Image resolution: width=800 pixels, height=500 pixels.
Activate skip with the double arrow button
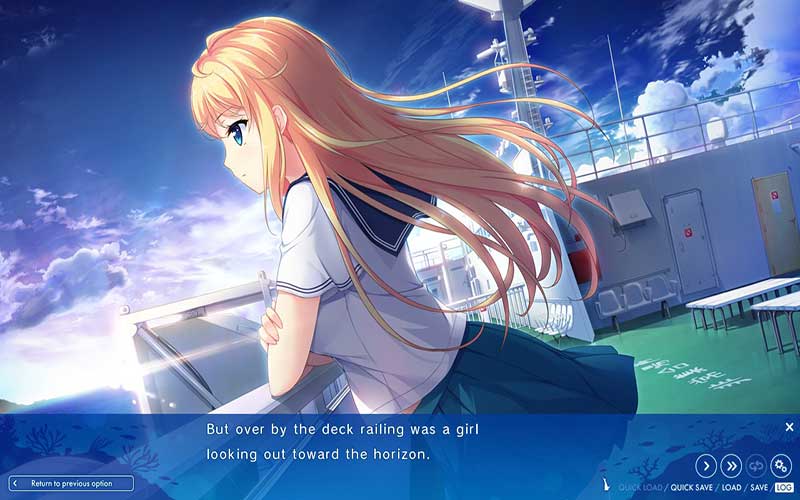731,465
